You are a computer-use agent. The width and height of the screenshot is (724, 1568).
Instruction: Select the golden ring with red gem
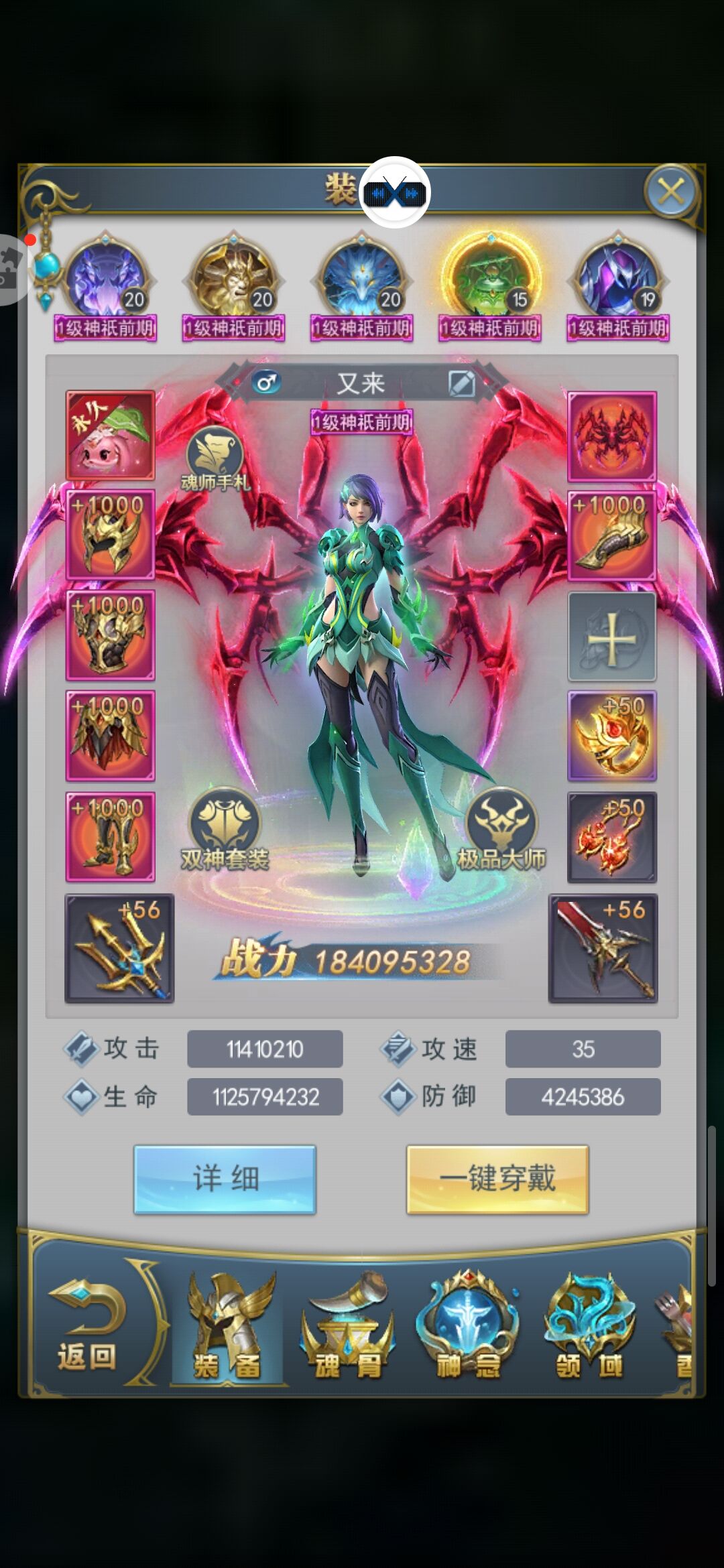click(611, 736)
